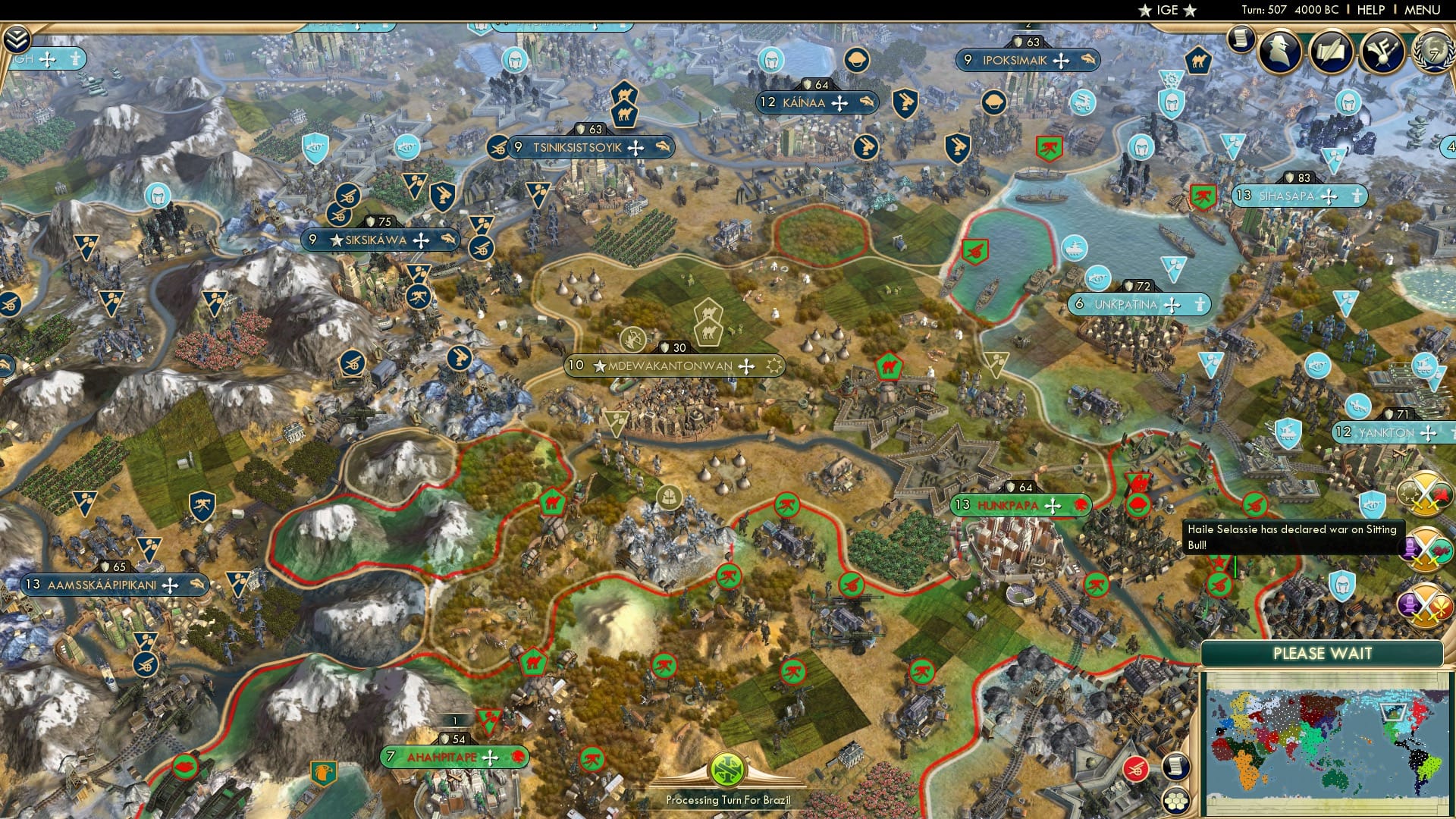Select the Siksikáwa capital city banner
The width and height of the screenshot is (1456, 819).
tap(379, 240)
